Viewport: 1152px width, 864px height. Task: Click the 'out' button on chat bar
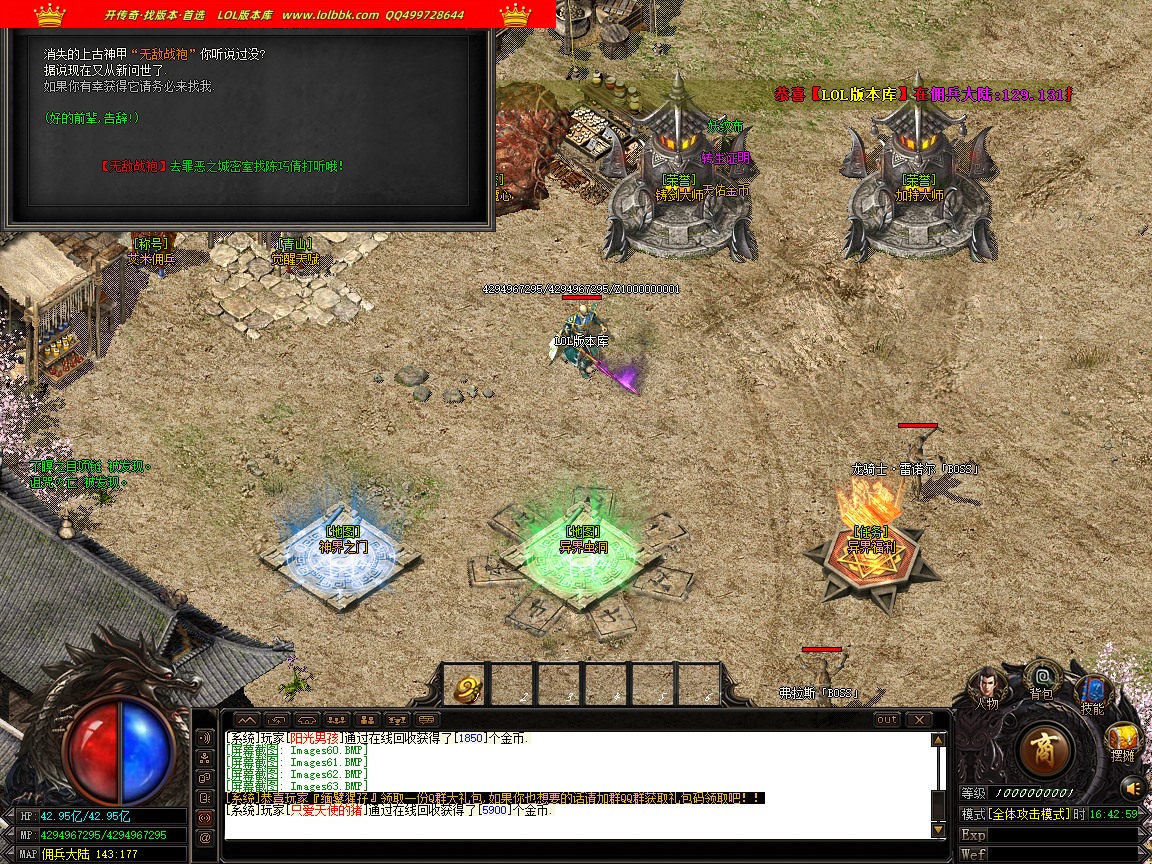coord(886,720)
